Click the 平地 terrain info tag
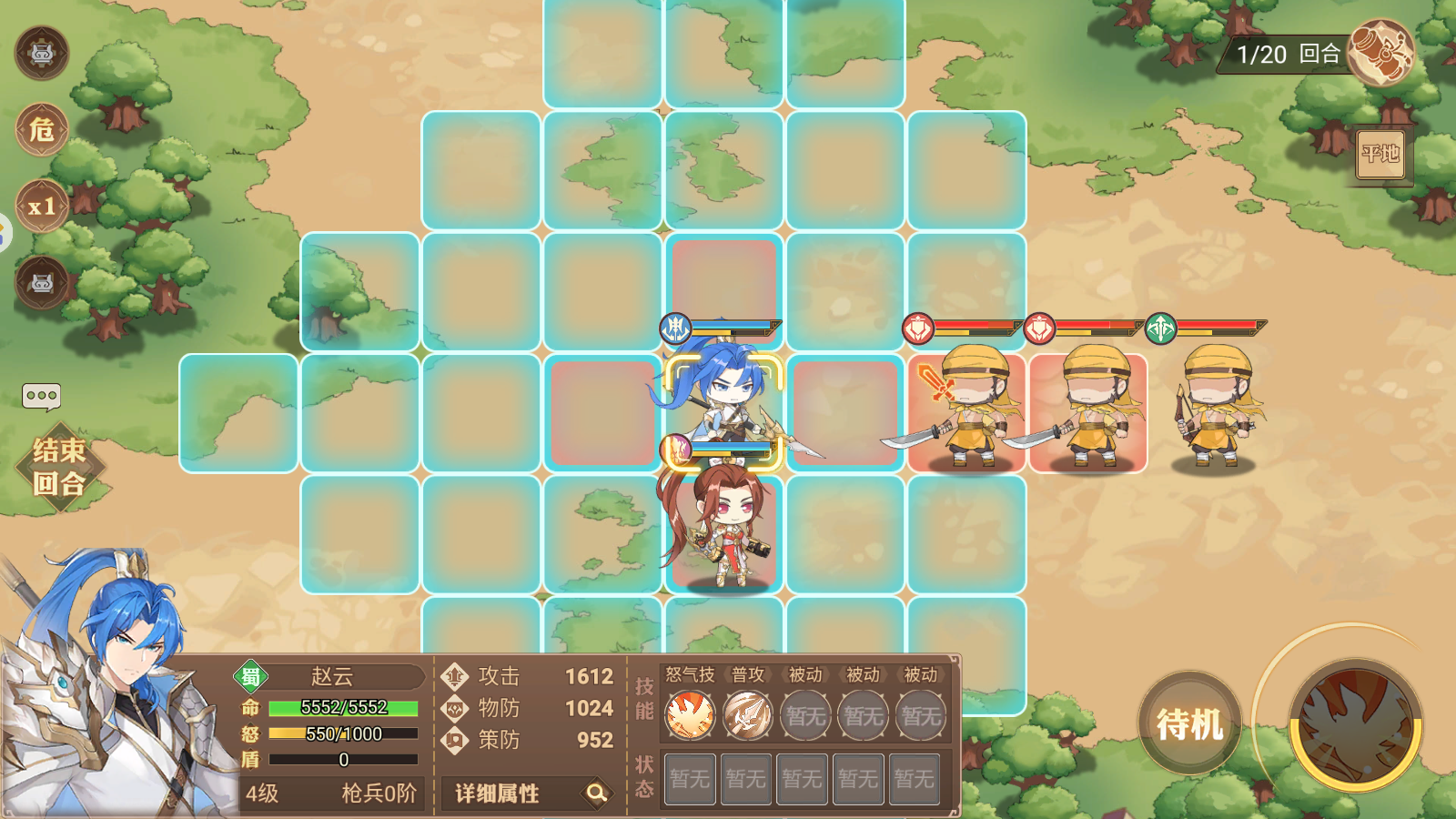 click(x=1380, y=154)
